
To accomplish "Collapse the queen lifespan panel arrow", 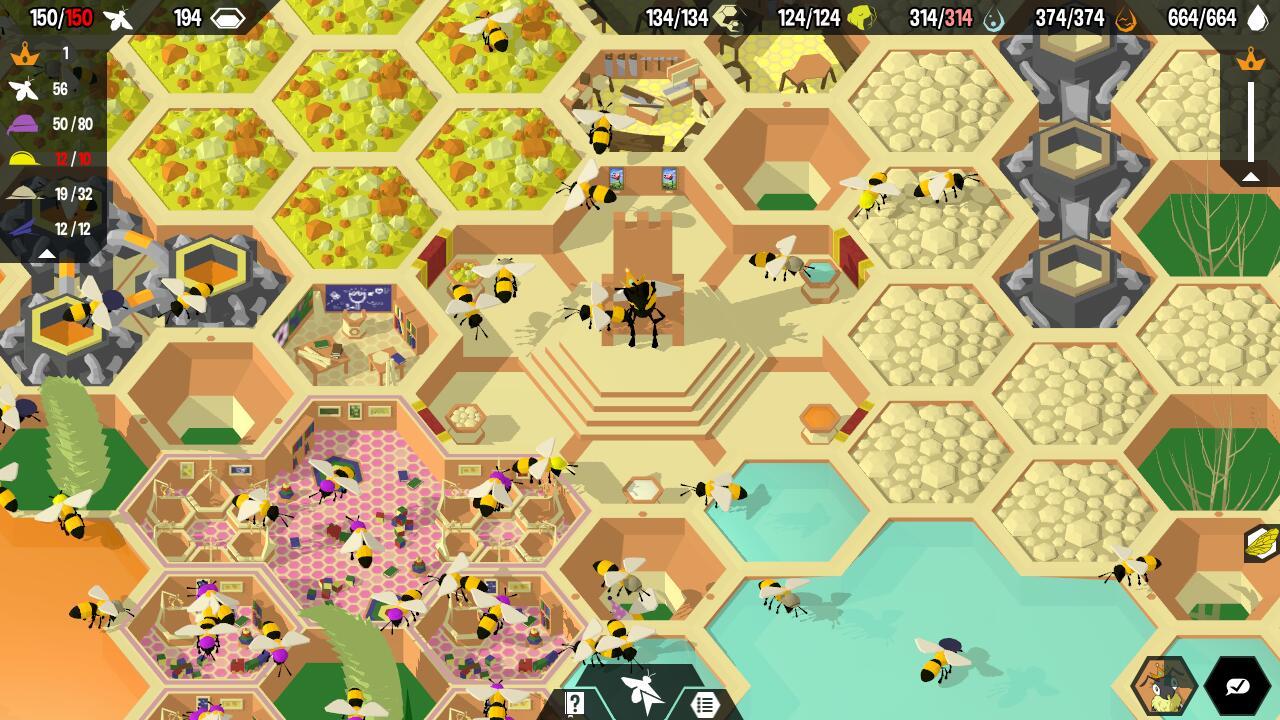I will pos(1250,177).
